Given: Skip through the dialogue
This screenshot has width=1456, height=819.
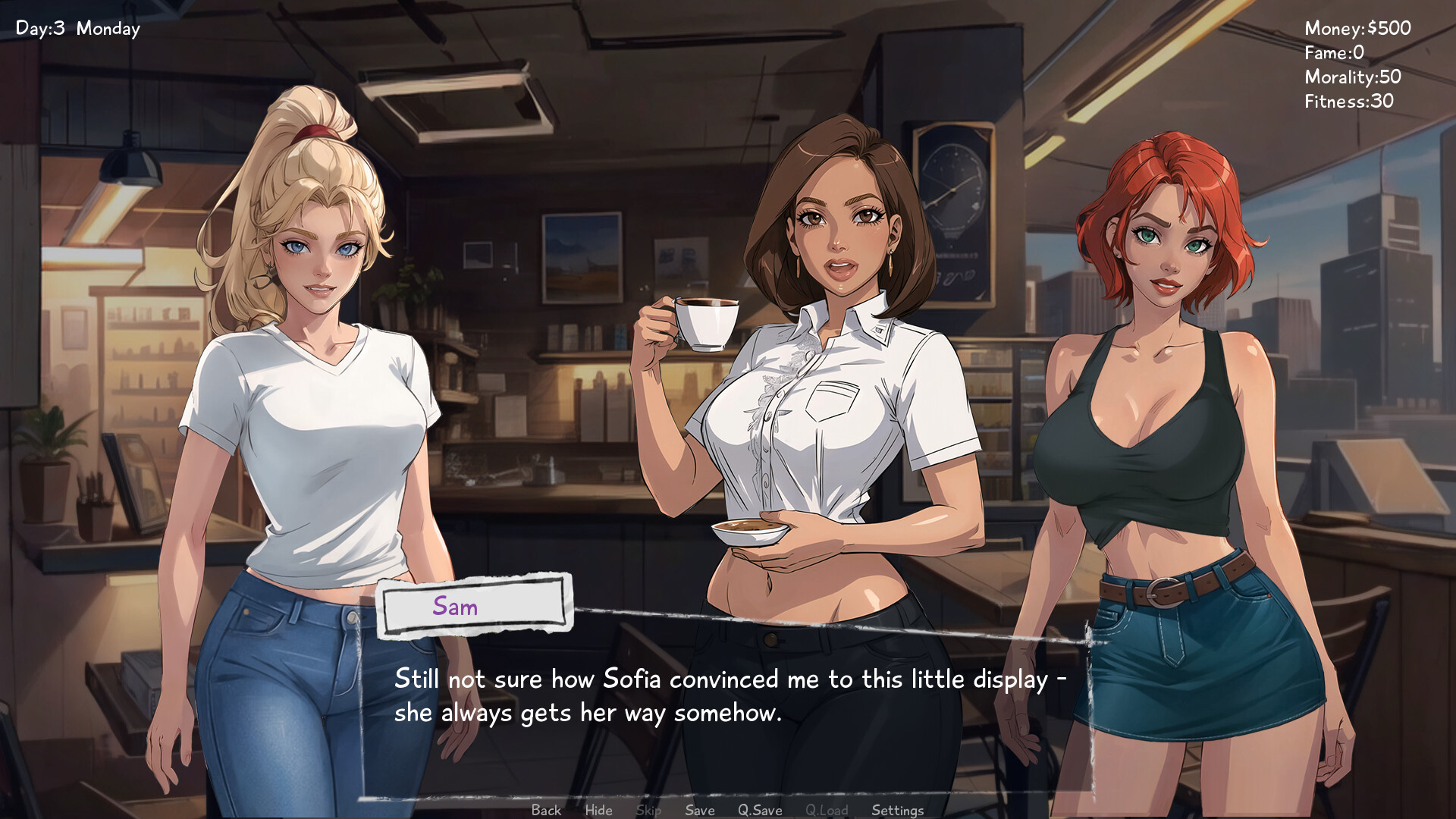Looking at the screenshot, I should pos(648,810).
